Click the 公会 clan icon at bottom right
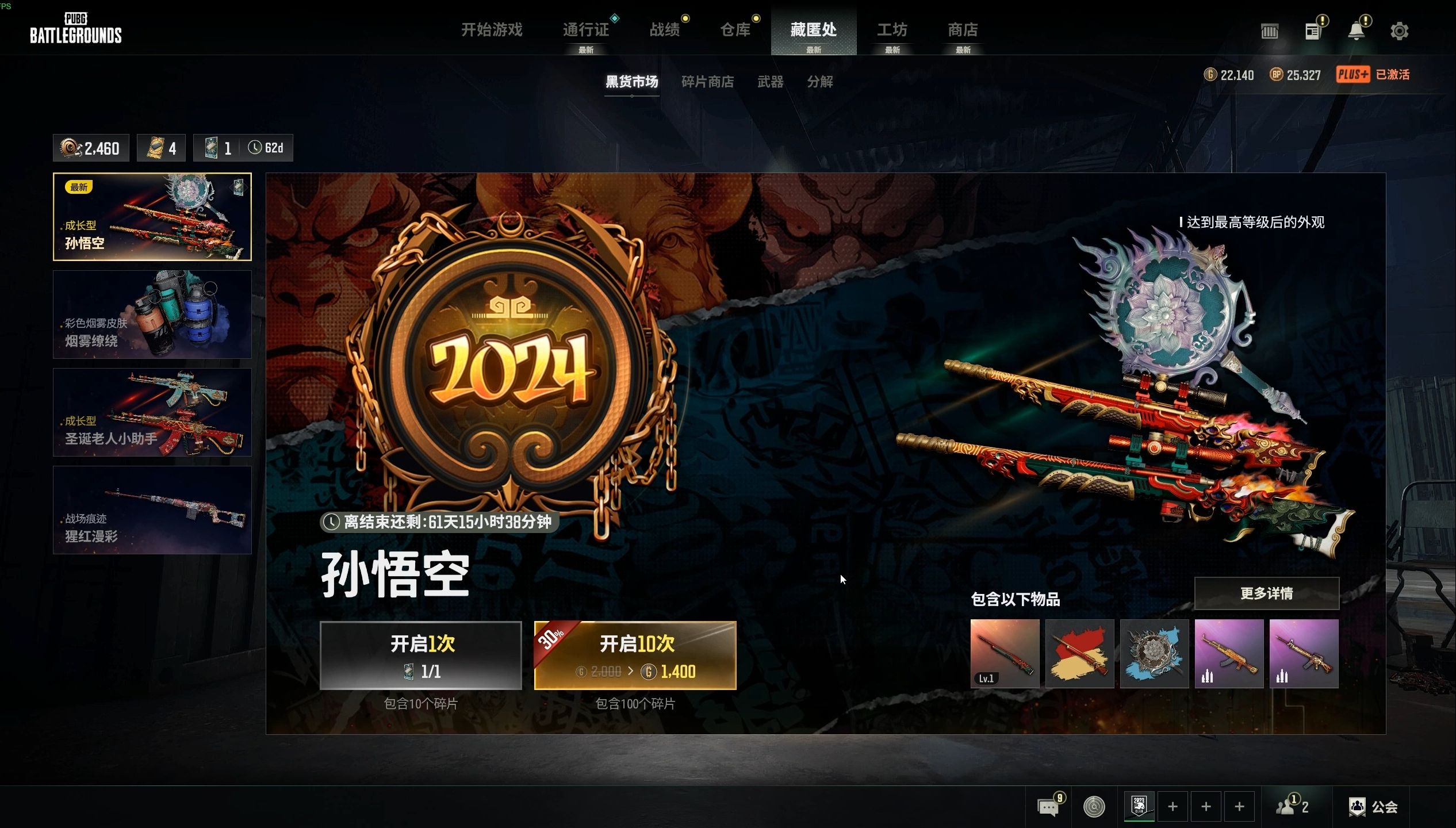This screenshot has width=1456, height=828. point(1375,807)
